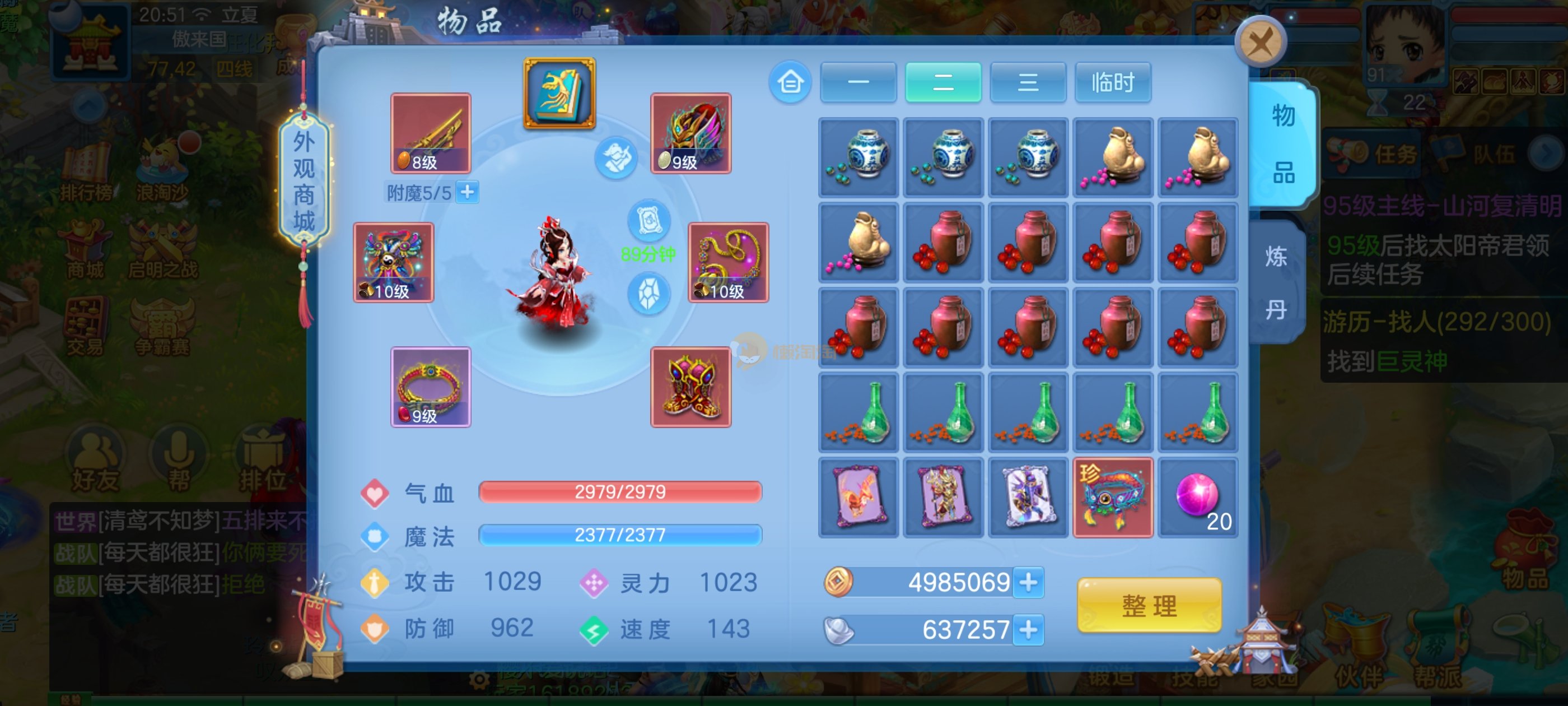This screenshot has width=1568, height=706.
Task: Switch to bag page 一
Action: coord(858,82)
